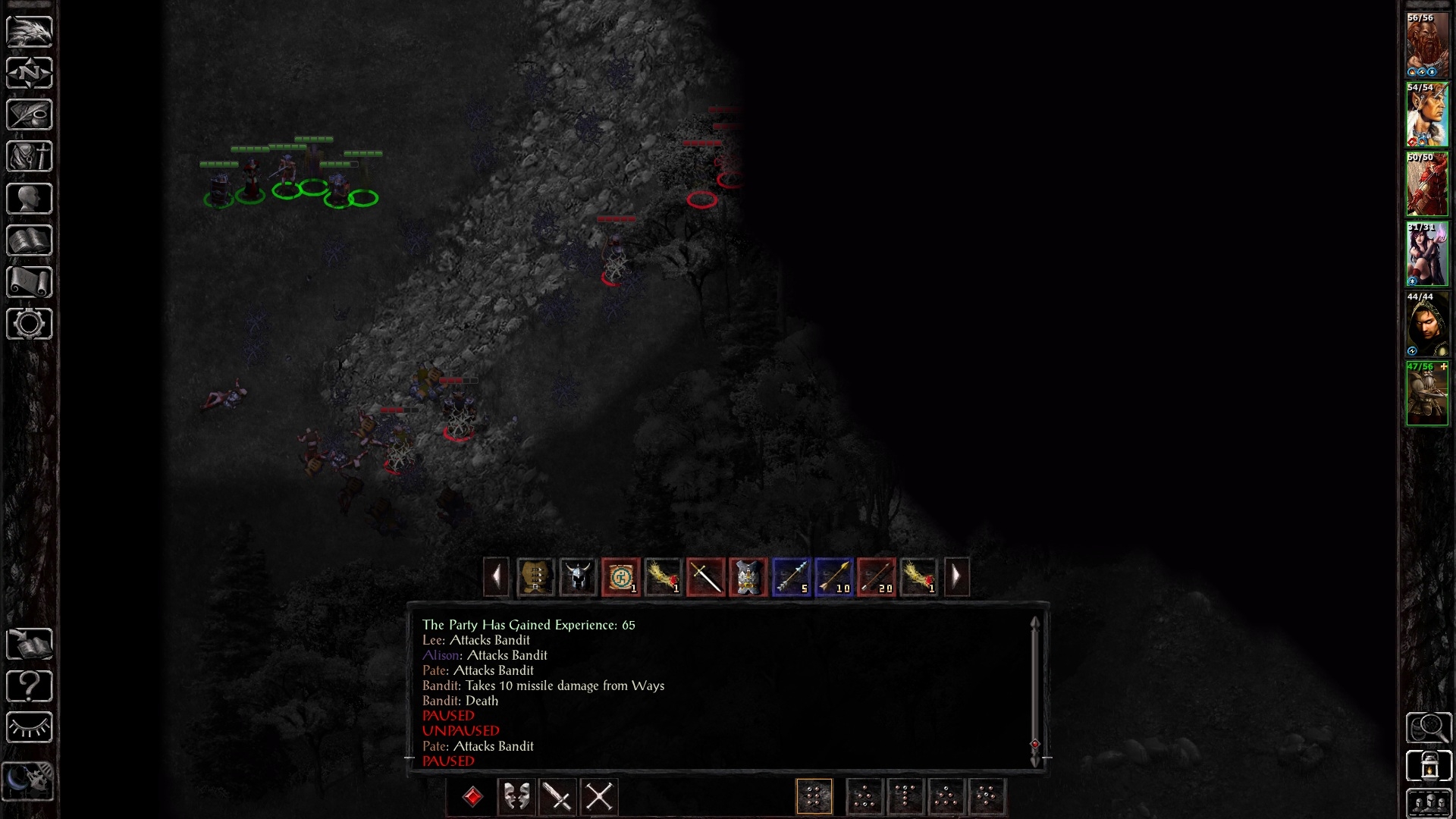Click the question mark help button

pos(30,686)
